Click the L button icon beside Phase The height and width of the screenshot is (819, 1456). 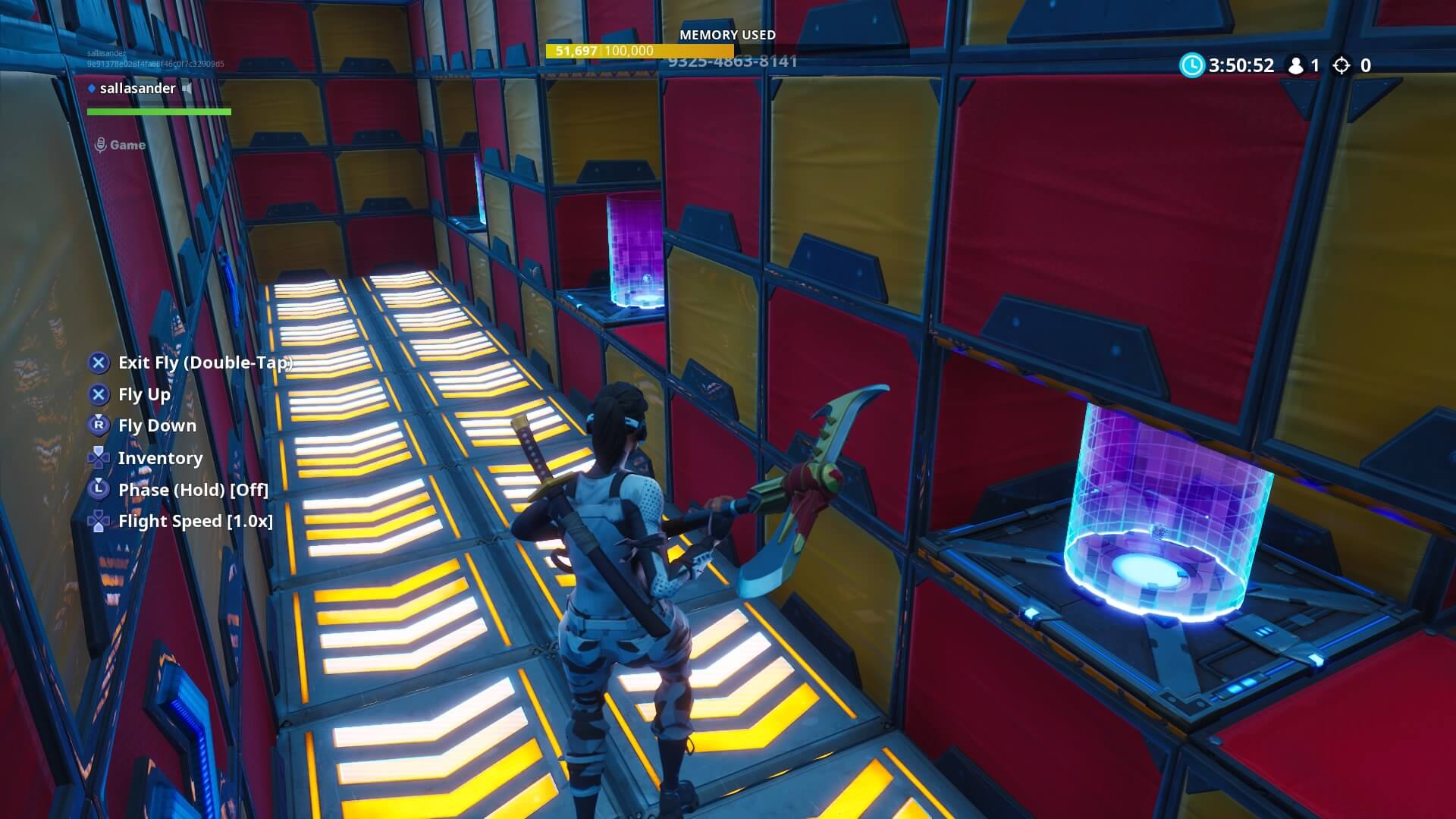(98, 490)
